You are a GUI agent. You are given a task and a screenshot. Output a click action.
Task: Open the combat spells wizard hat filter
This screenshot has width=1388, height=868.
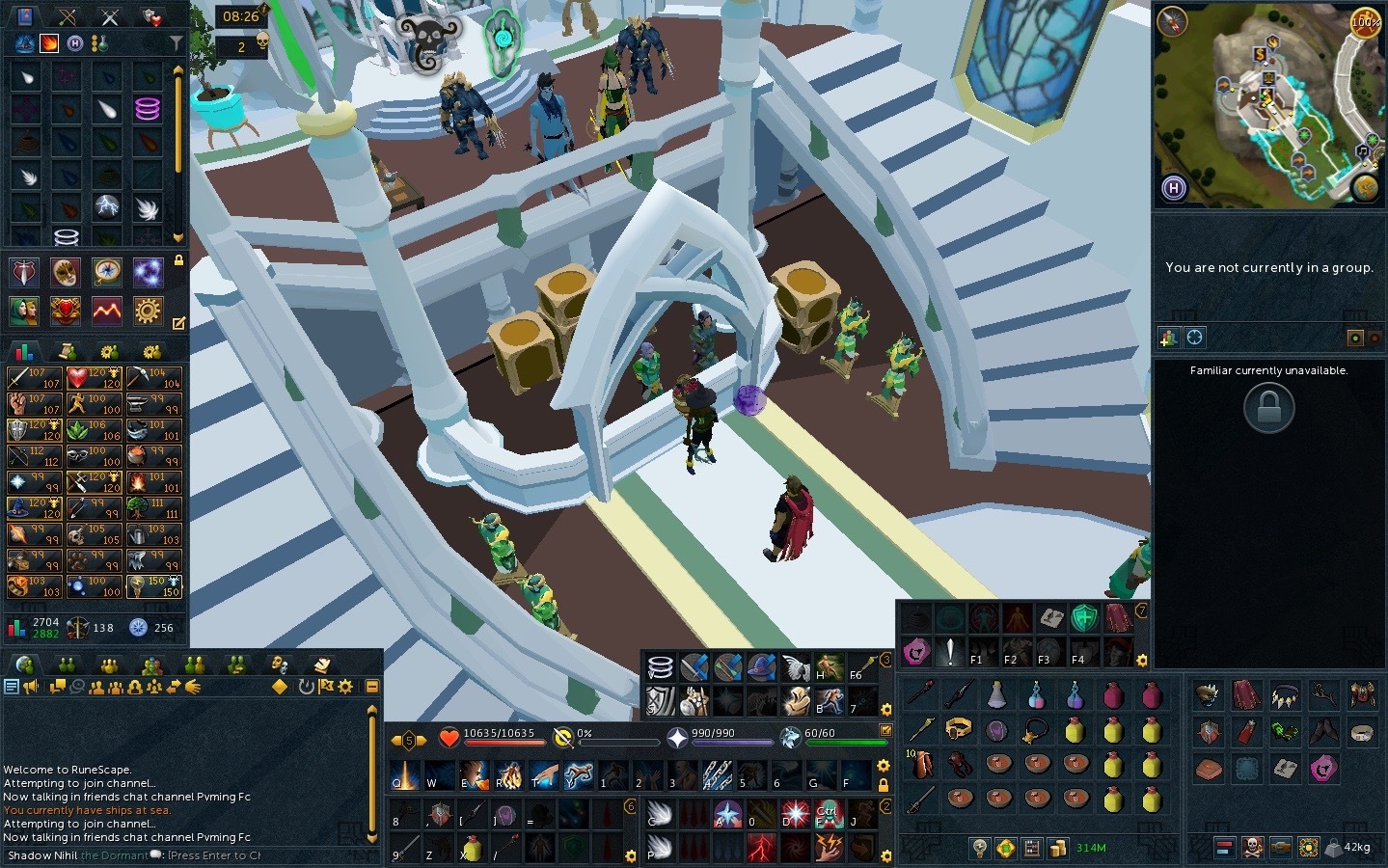25,42
